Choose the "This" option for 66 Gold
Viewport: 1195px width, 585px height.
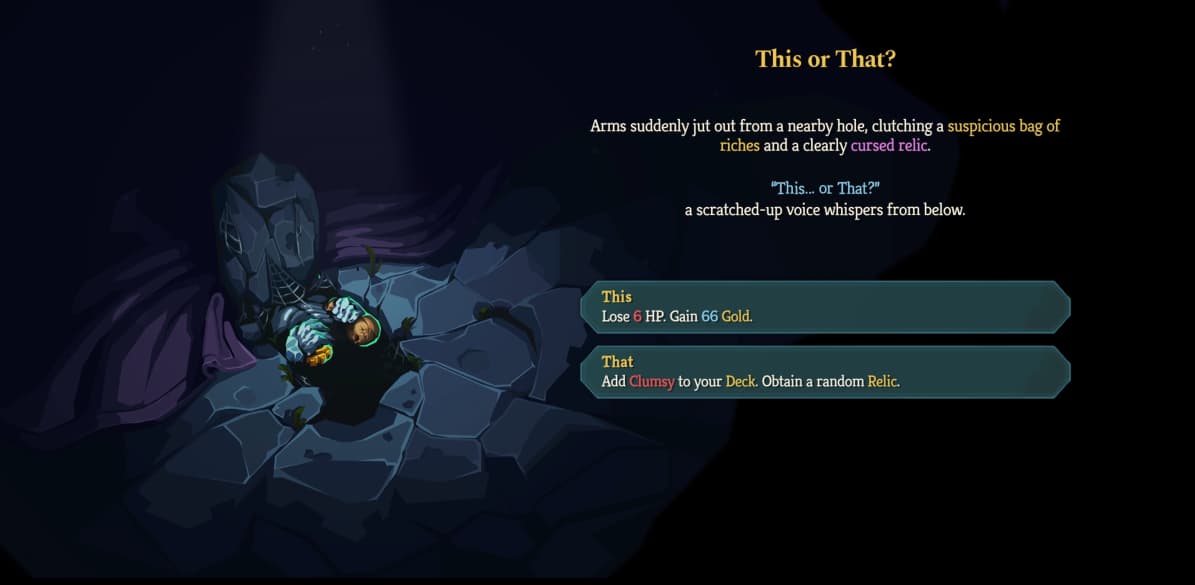(x=825, y=306)
